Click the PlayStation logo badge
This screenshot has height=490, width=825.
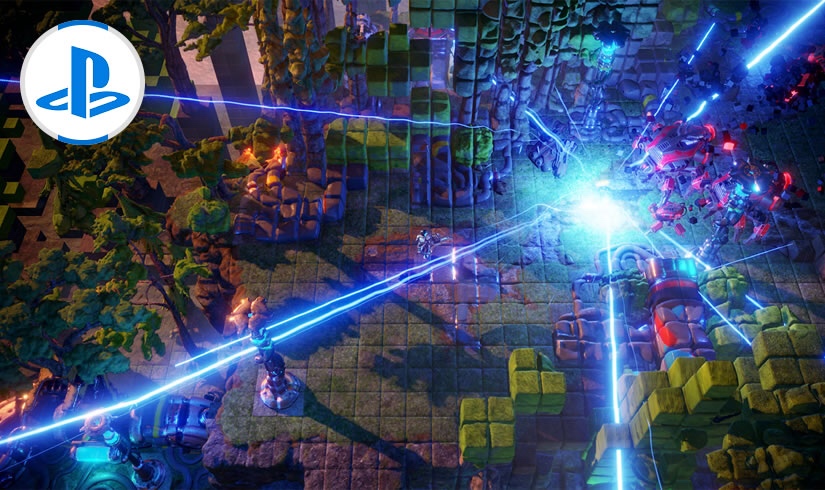coord(82,81)
